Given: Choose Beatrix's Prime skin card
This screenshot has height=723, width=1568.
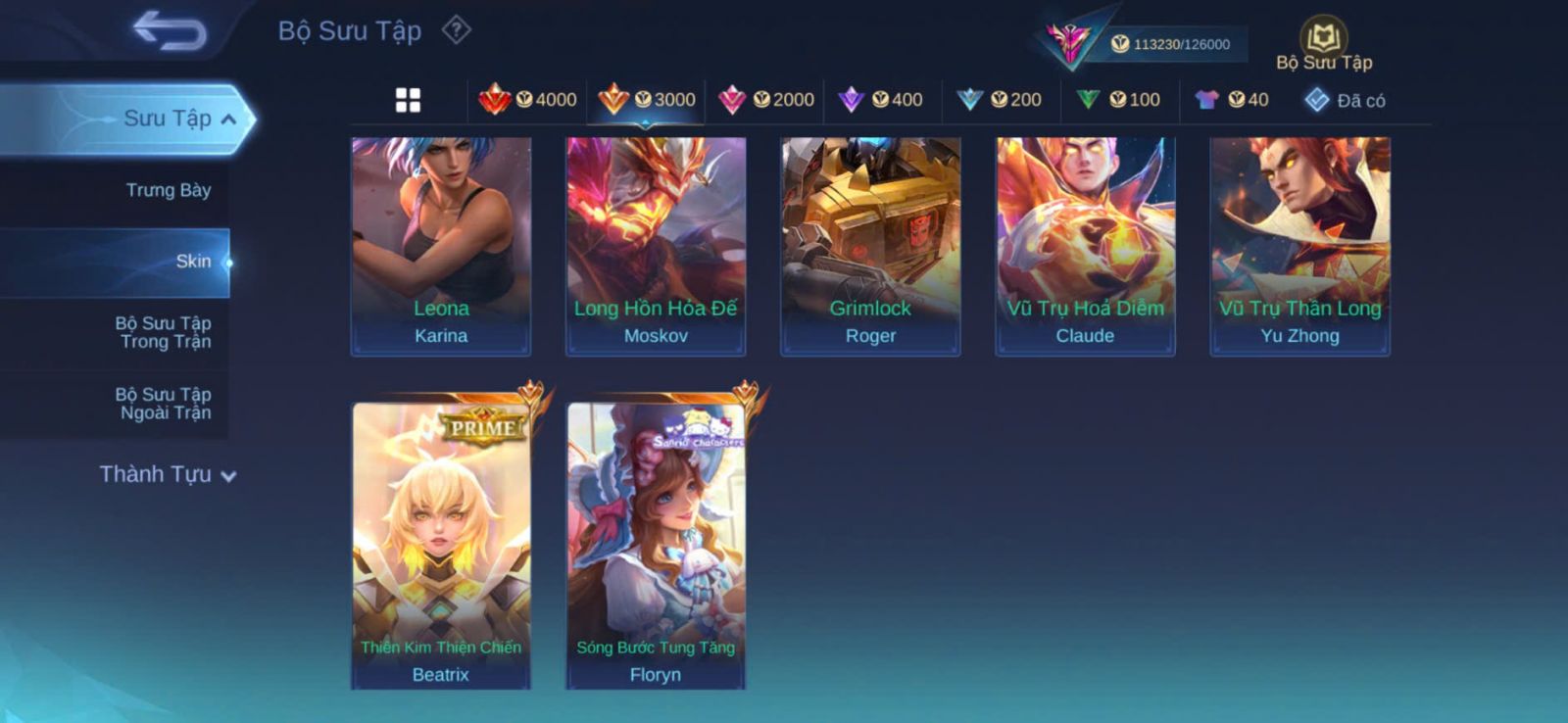Looking at the screenshot, I should 441,545.
